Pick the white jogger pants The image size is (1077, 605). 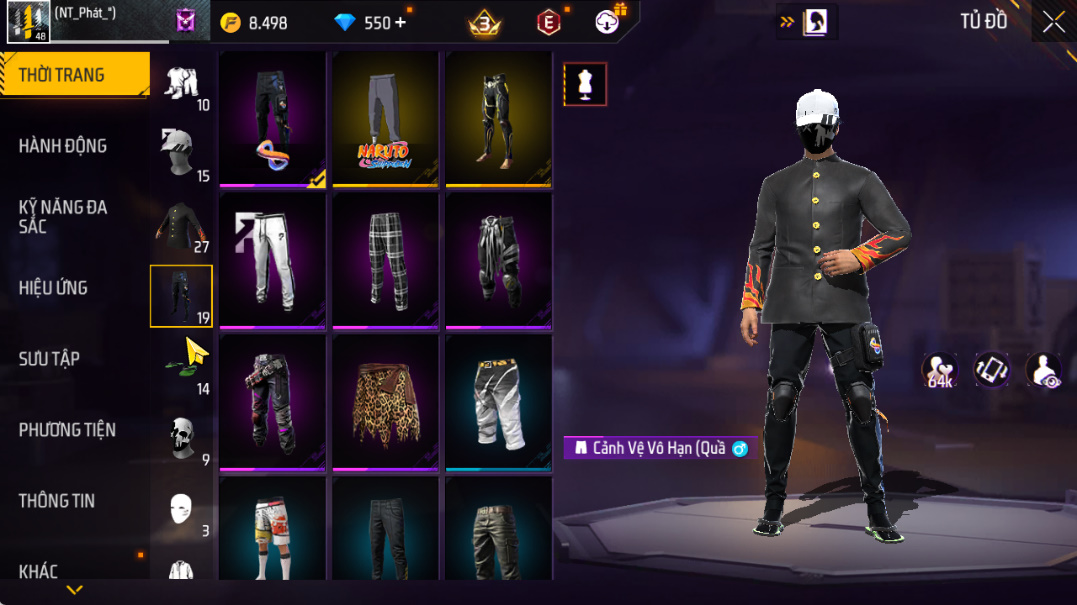pyautogui.click(x=272, y=260)
